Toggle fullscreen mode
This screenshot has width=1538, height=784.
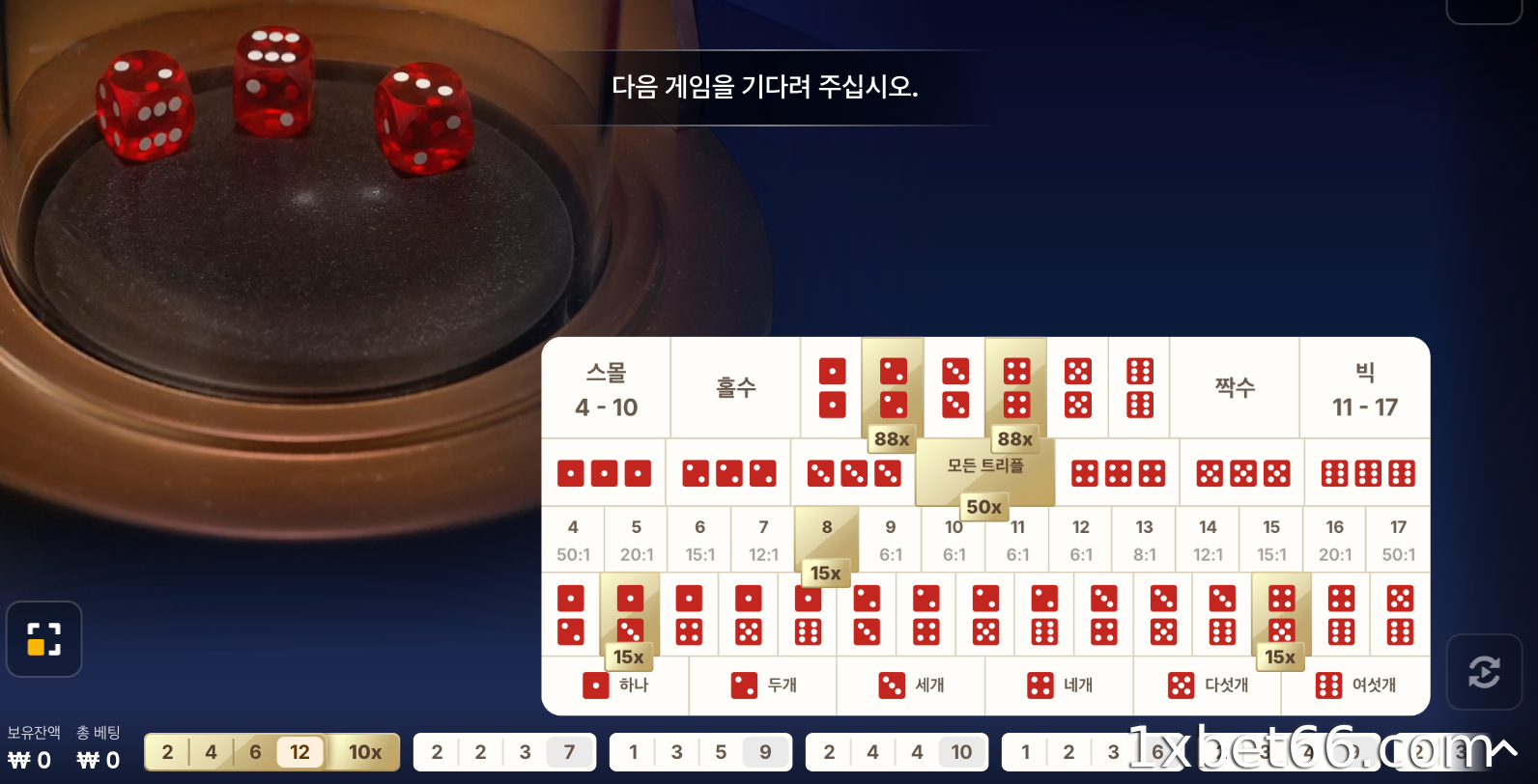[x=43, y=638]
